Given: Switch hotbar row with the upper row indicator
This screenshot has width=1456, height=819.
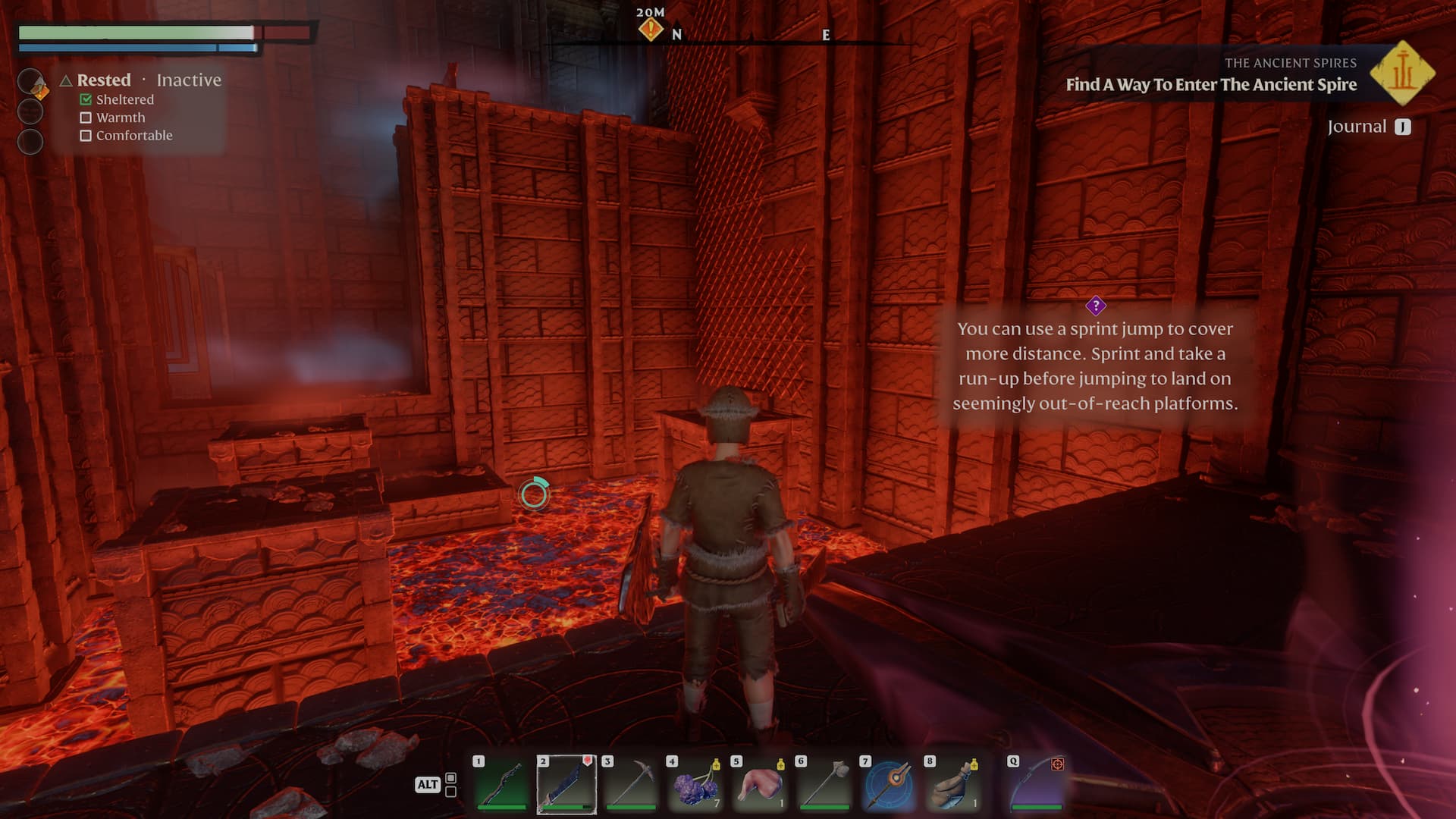Looking at the screenshot, I should click(451, 778).
